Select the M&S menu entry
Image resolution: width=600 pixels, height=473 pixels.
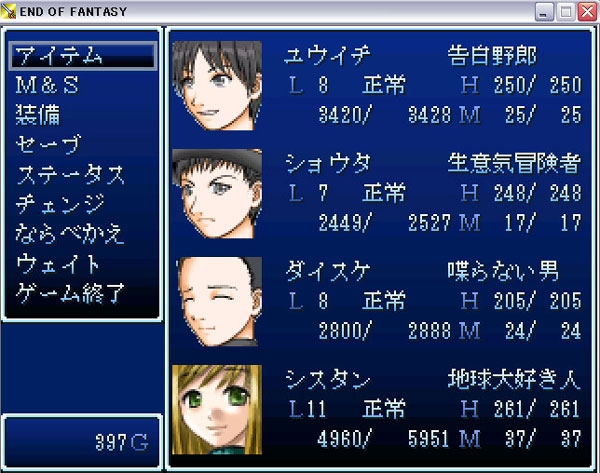coord(48,86)
